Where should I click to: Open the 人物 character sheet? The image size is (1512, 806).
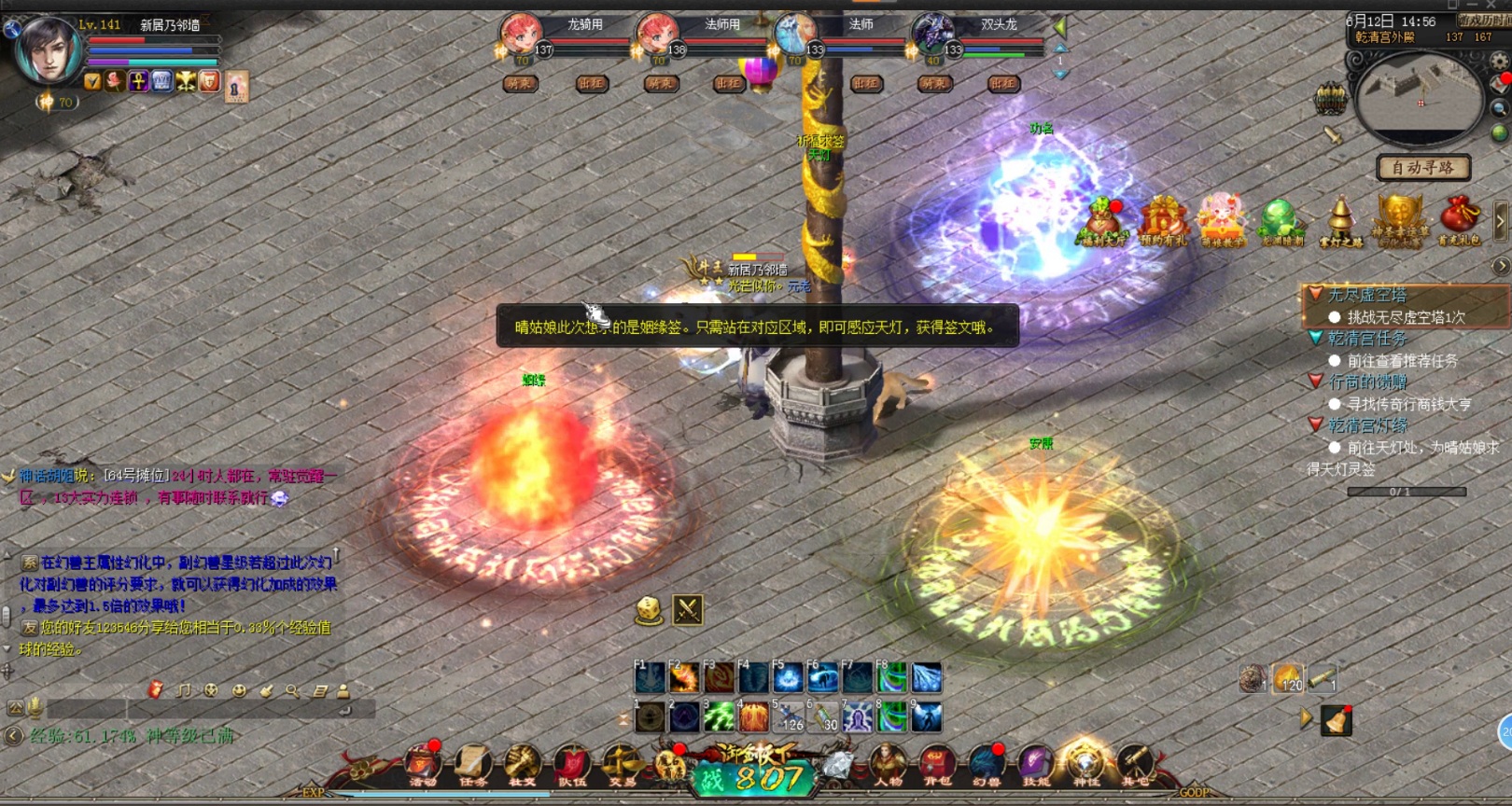click(x=888, y=766)
